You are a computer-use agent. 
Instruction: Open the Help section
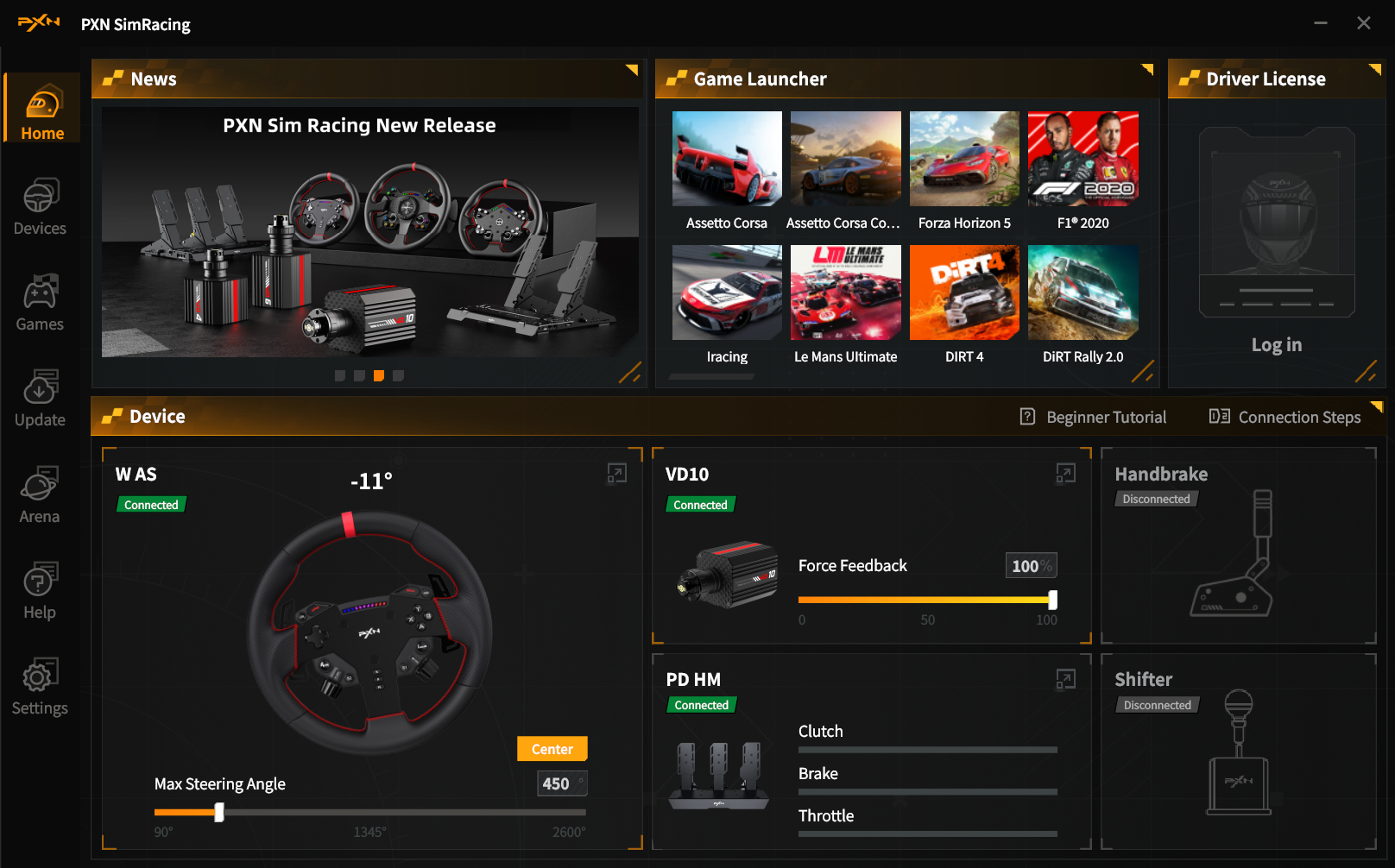tap(40, 591)
